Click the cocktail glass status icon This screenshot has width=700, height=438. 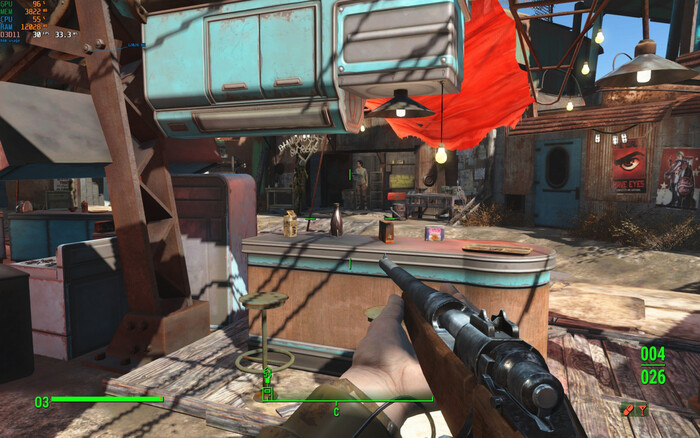tap(643, 408)
